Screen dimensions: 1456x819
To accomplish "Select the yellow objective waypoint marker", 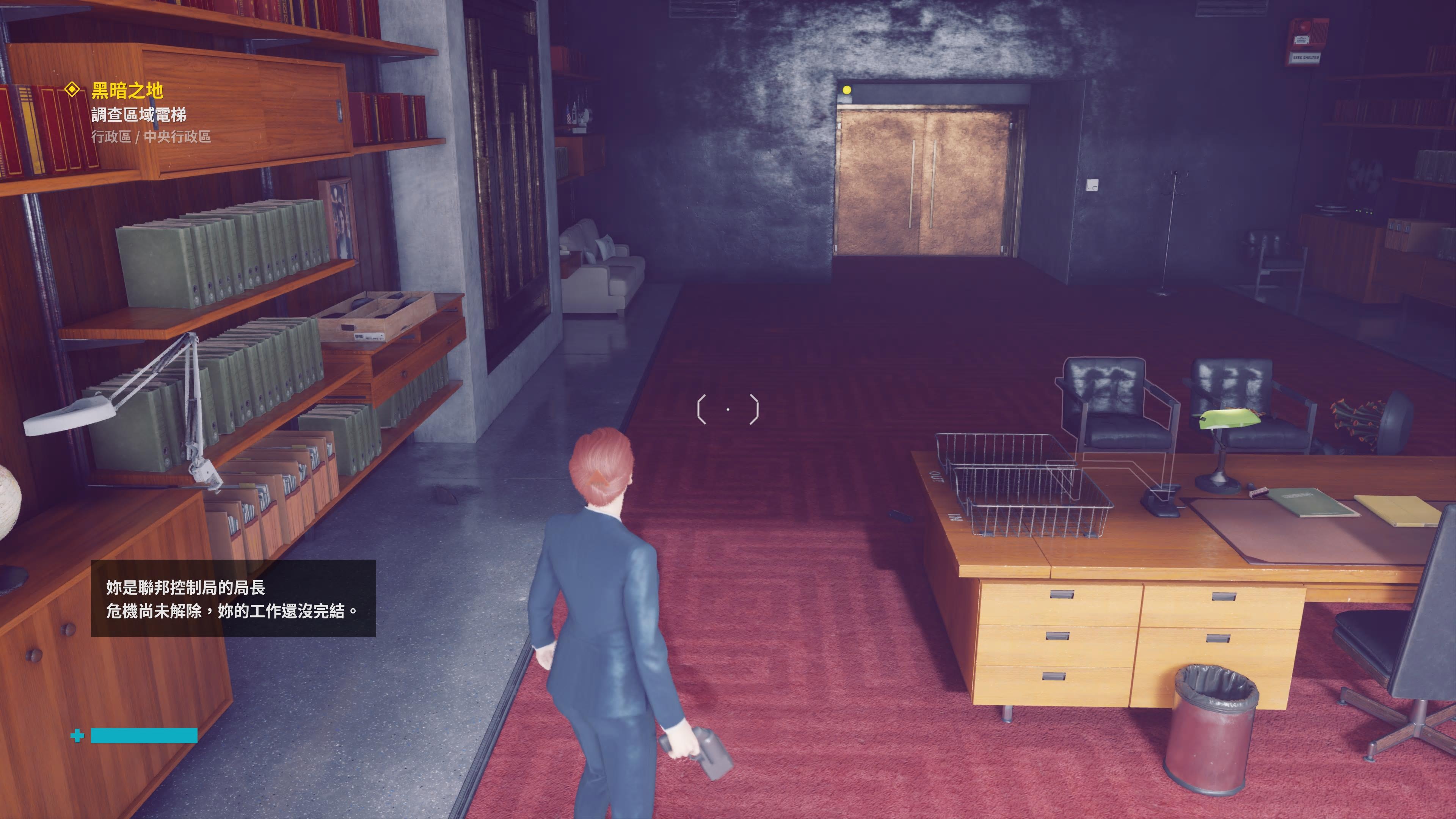I will pos(846,90).
